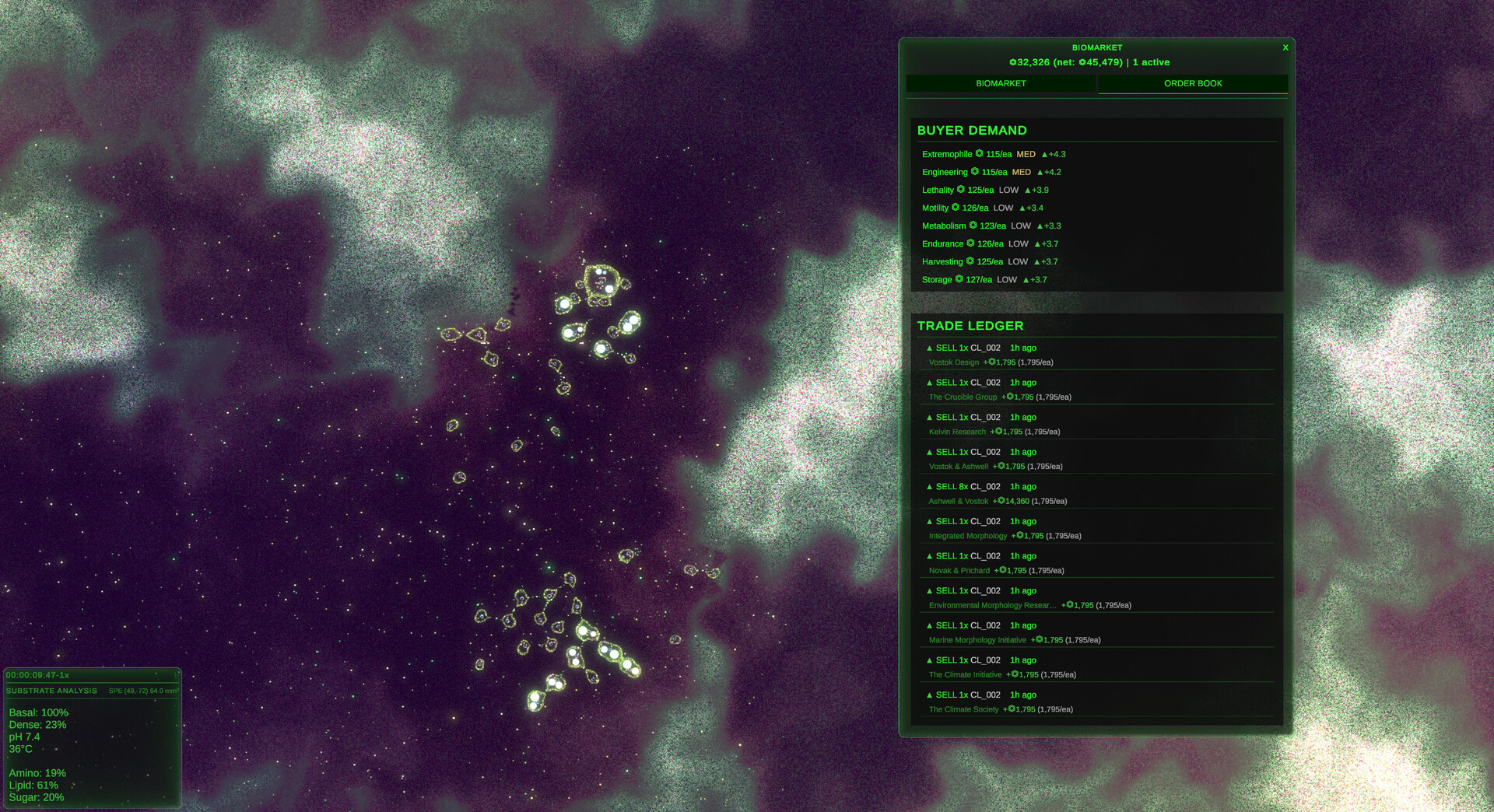Switch to the BIOMARKET tab

point(999,83)
